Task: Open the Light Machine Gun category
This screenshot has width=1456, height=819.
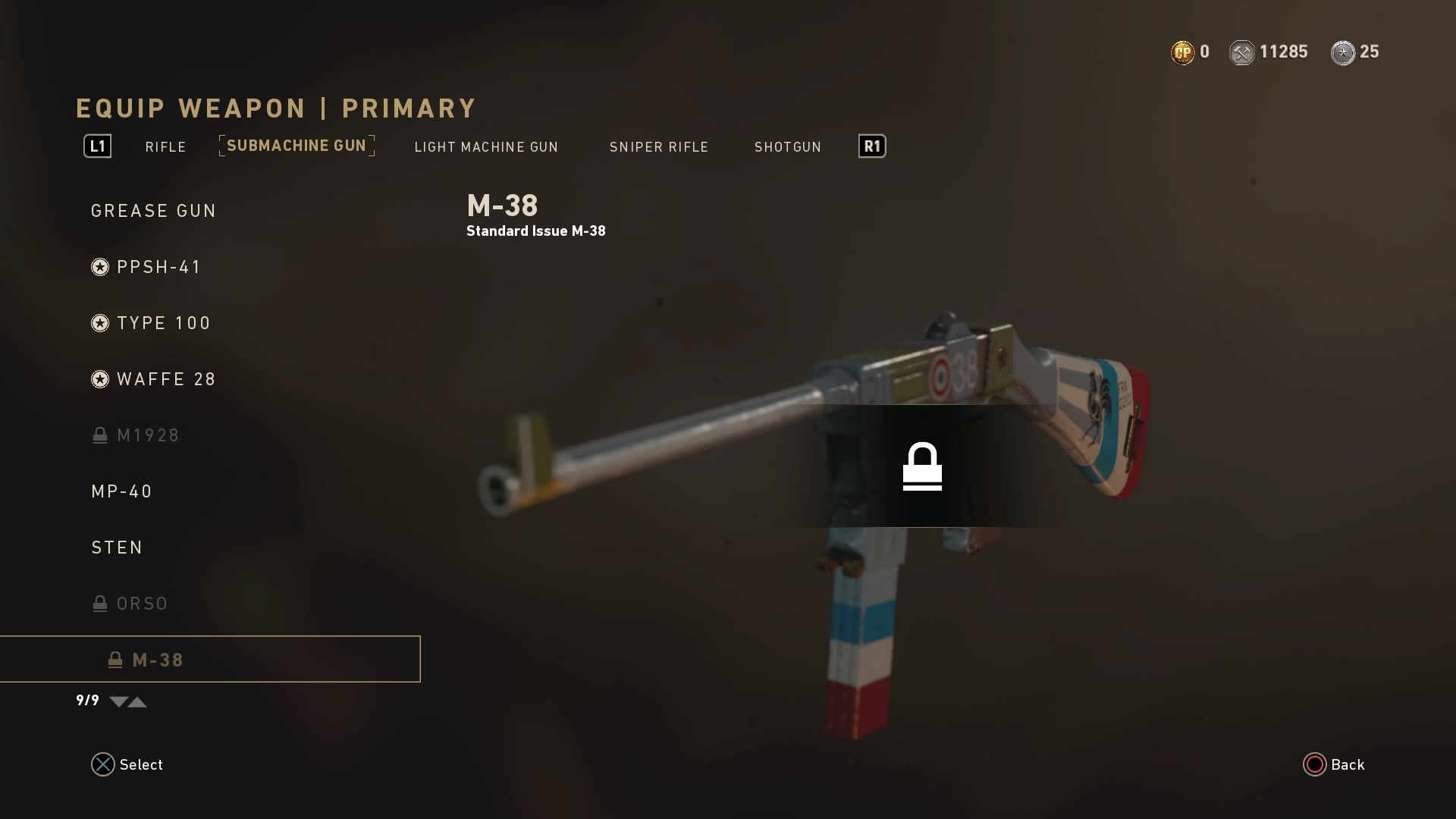Action: pyautogui.click(x=486, y=147)
